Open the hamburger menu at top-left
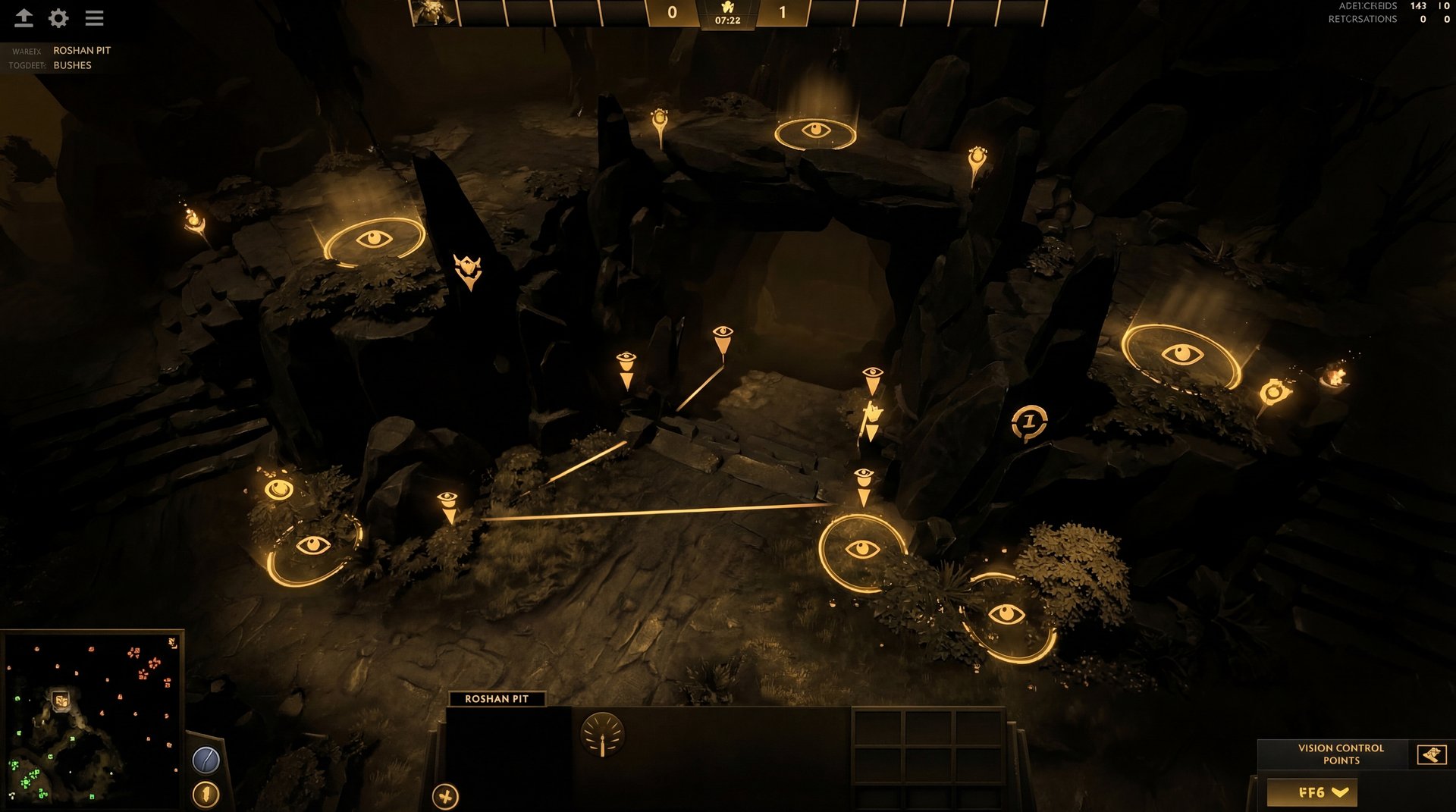The image size is (1456, 812). click(94, 18)
